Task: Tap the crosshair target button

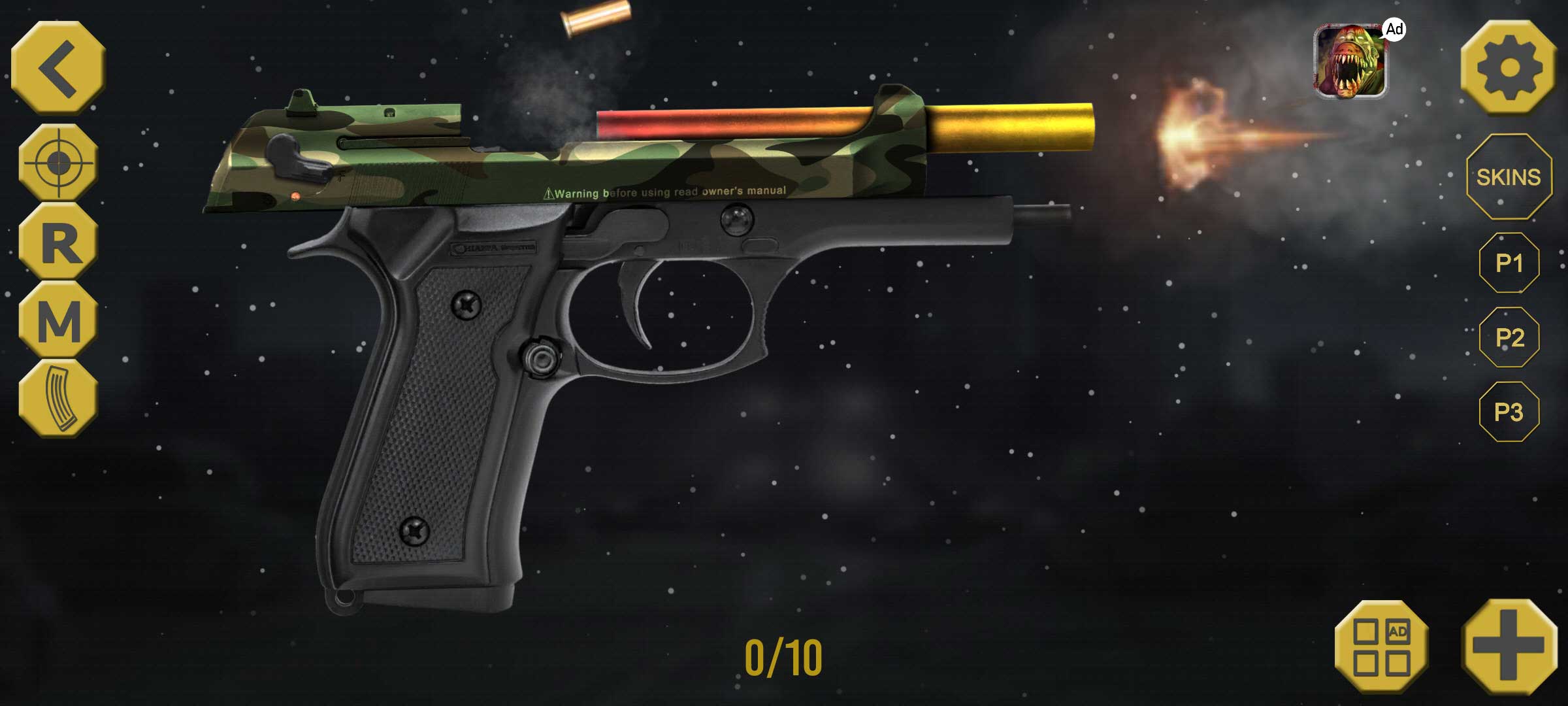Action: (x=58, y=162)
